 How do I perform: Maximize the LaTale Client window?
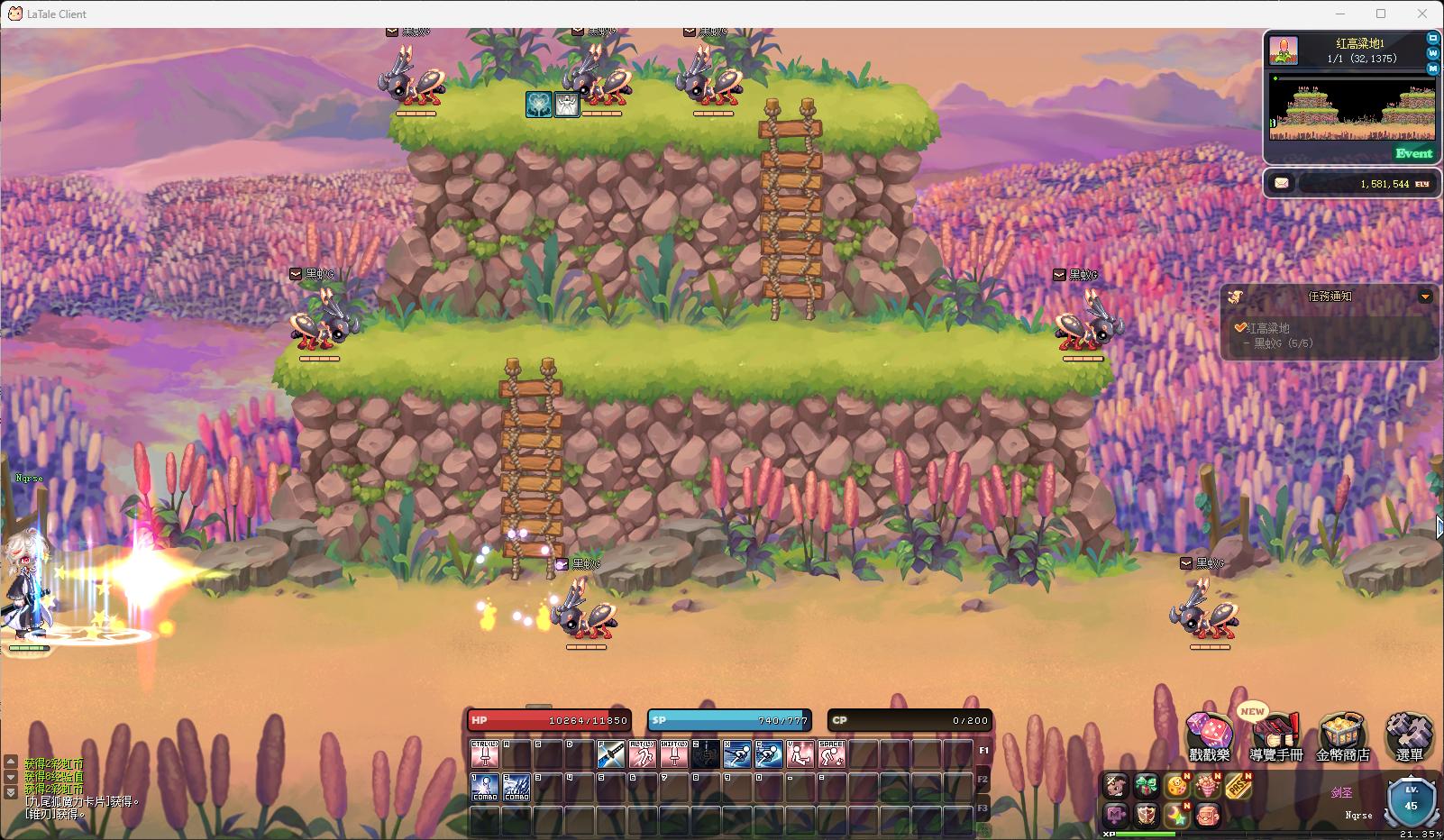point(1381,14)
